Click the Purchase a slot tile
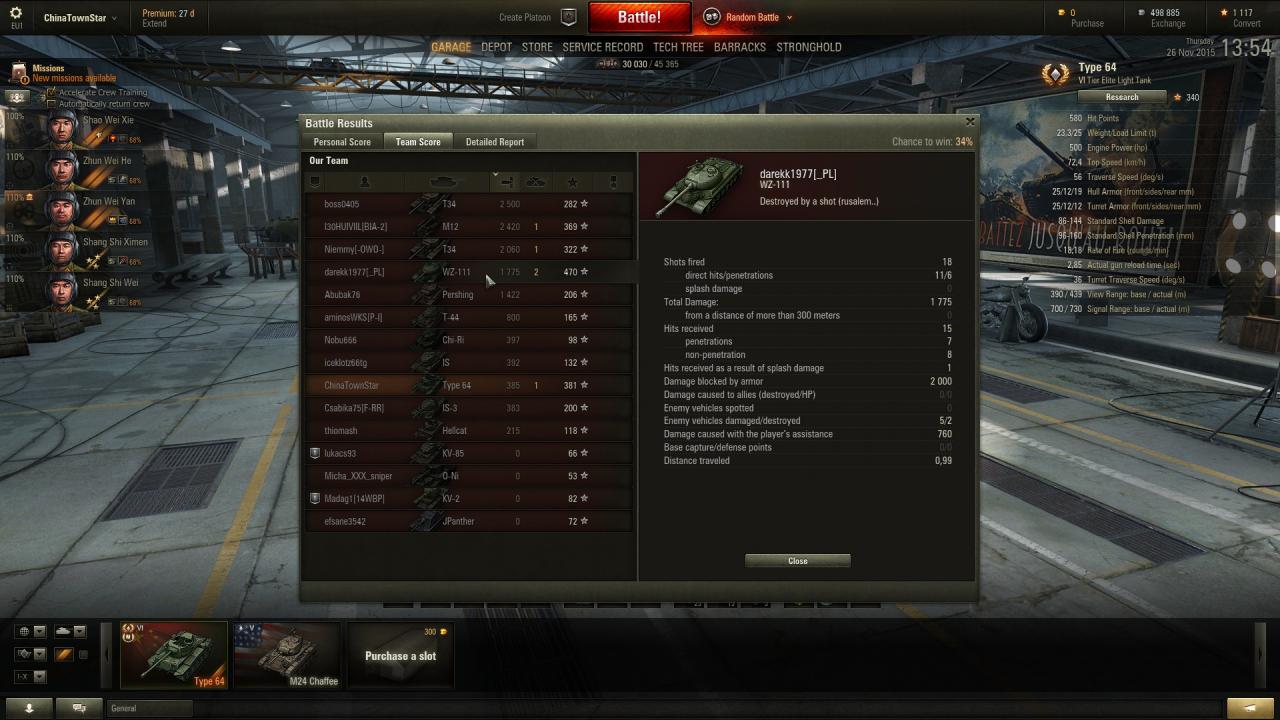1280x720 pixels. (400, 656)
